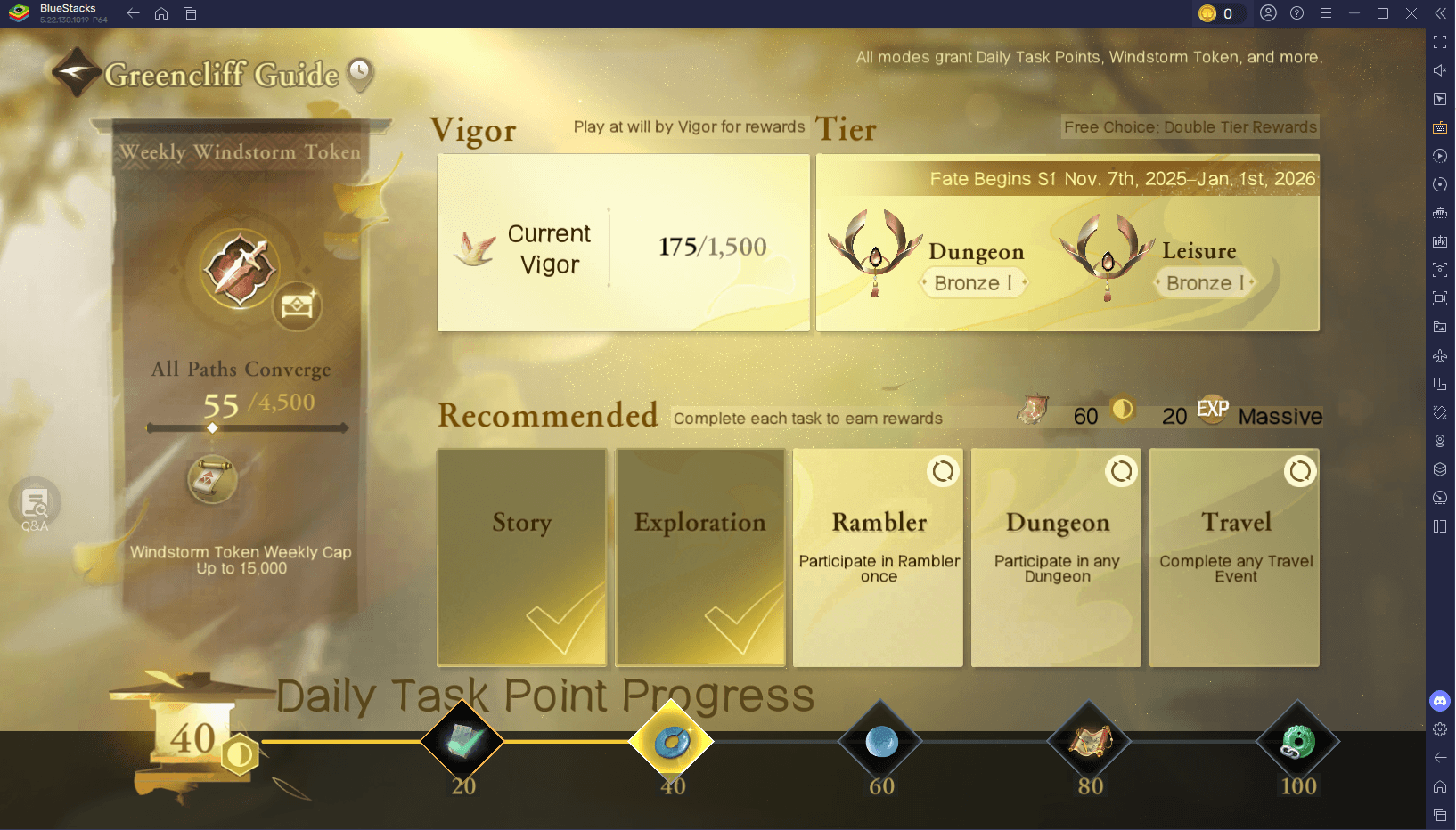This screenshot has height=830, width=1456.
Task: Open the Q&A help button
Action: pos(34,504)
